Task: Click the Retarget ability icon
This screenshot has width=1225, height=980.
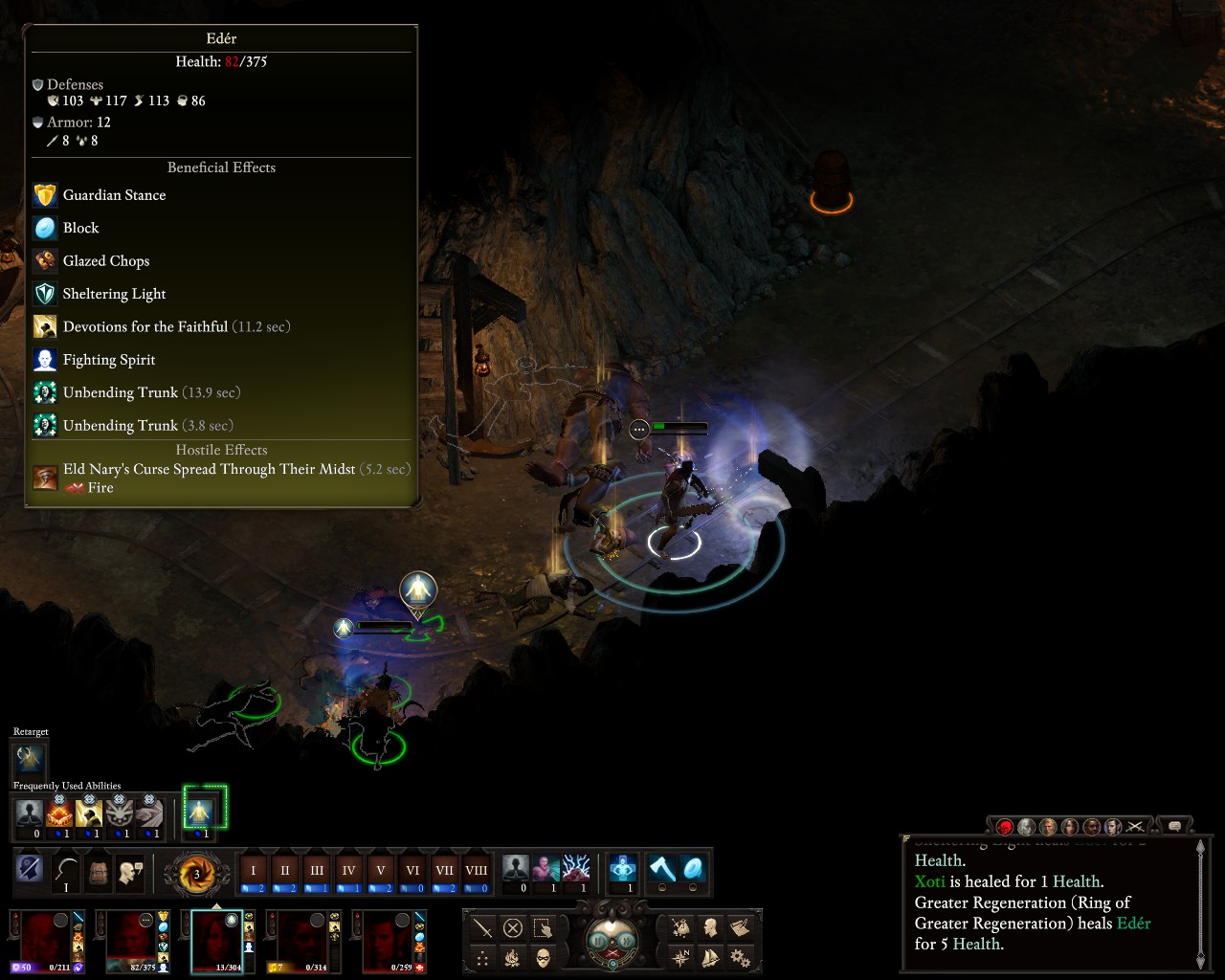Action: [x=30, y=760]
